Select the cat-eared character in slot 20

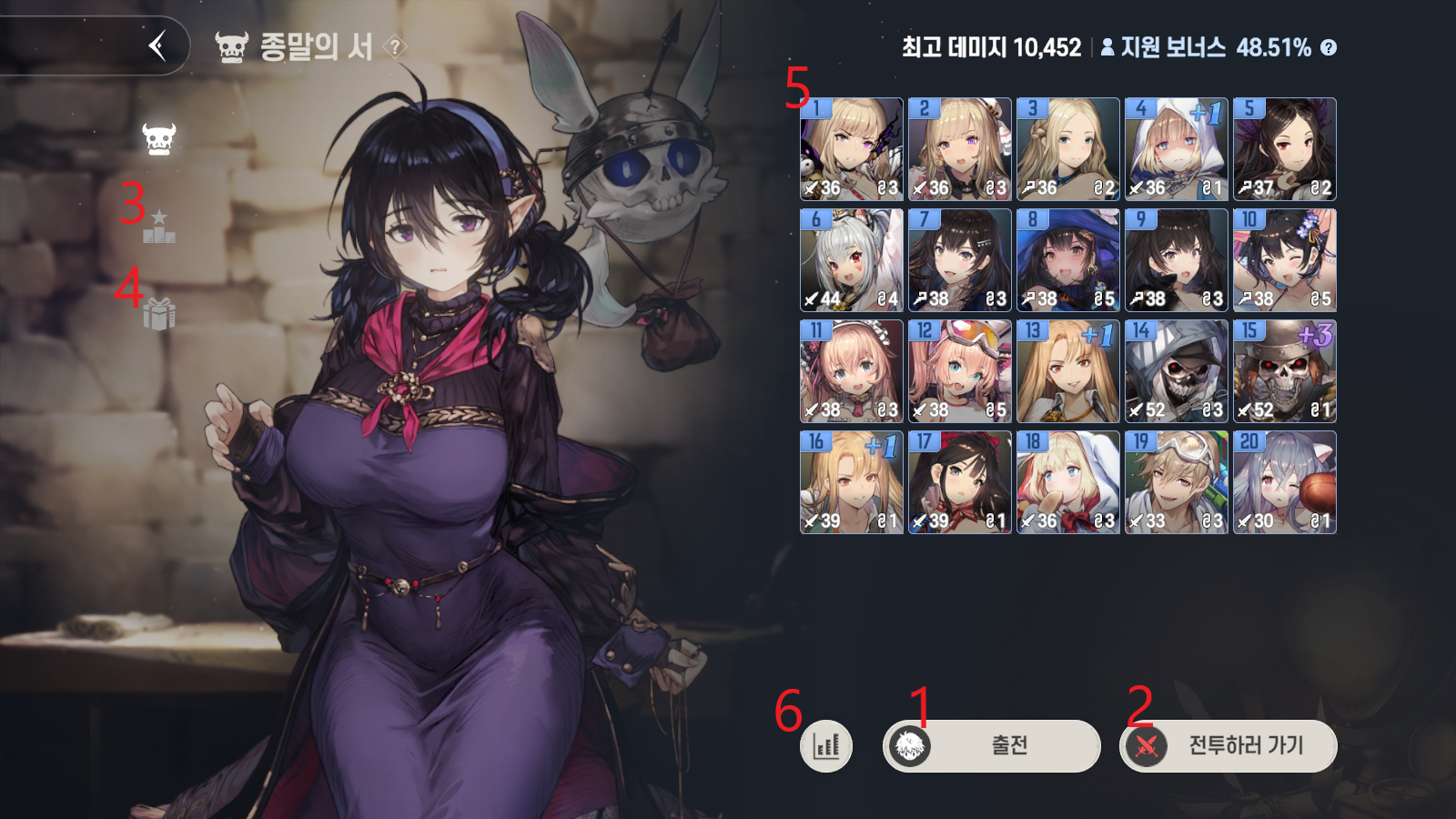[1284, 483]
